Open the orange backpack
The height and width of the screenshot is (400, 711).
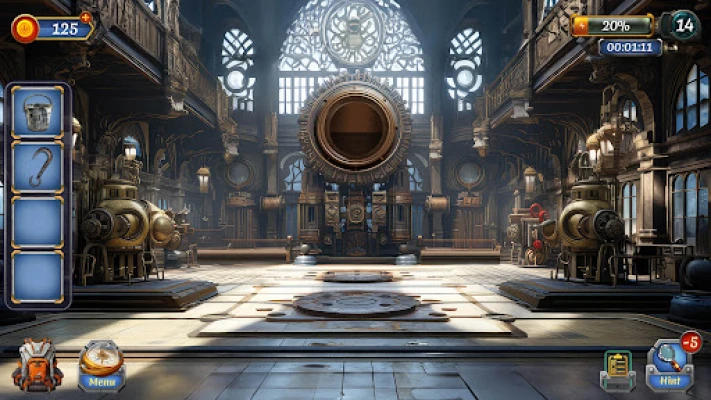click(x=38, y=366)
